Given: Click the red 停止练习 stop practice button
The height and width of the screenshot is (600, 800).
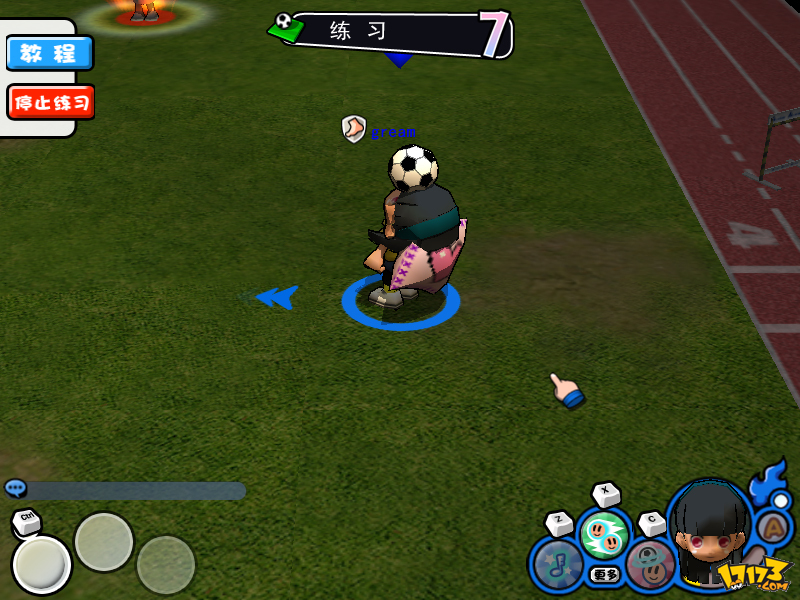Looking at the screenshot, I should tap(50, 102).
